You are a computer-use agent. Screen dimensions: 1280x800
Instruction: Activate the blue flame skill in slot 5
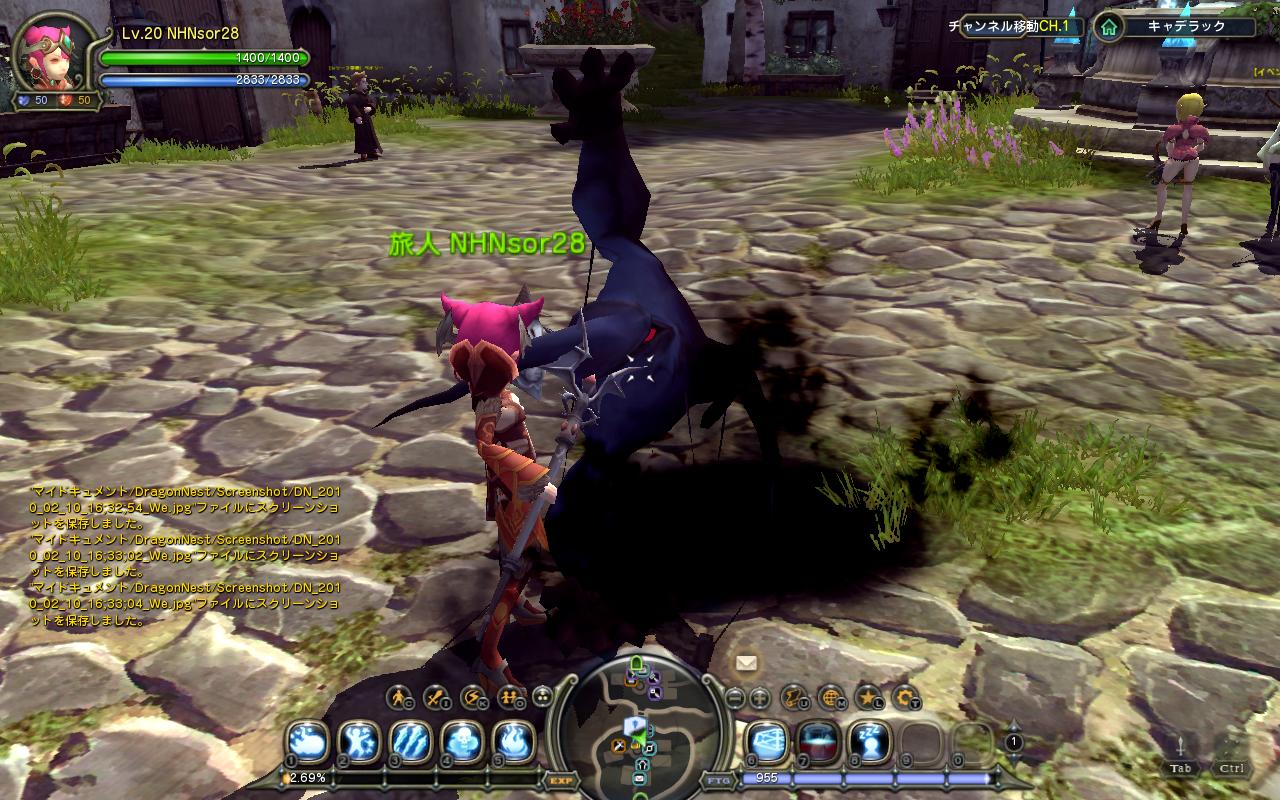[x=514, y=741]
